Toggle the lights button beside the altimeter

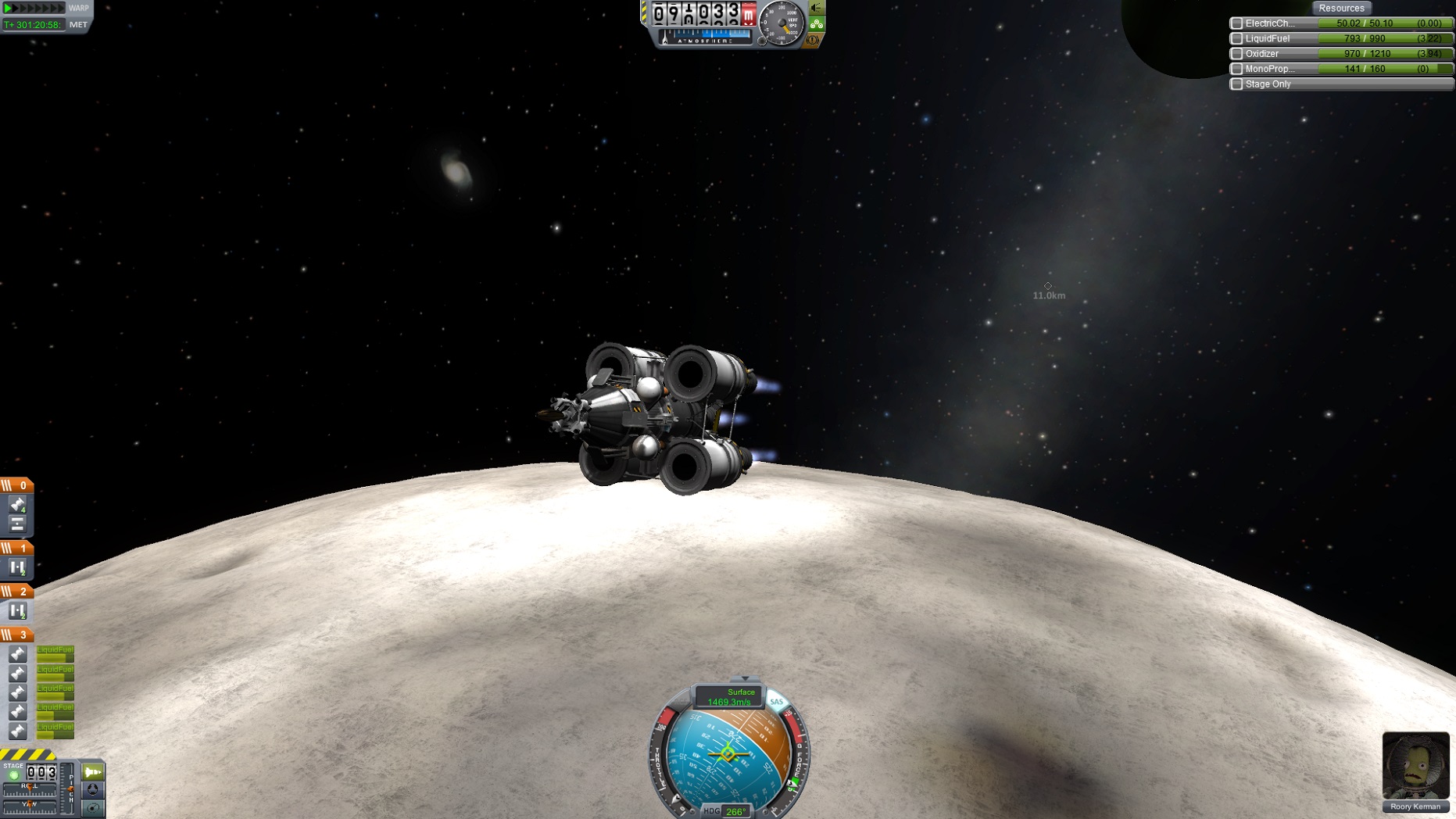tap(817, 8)
